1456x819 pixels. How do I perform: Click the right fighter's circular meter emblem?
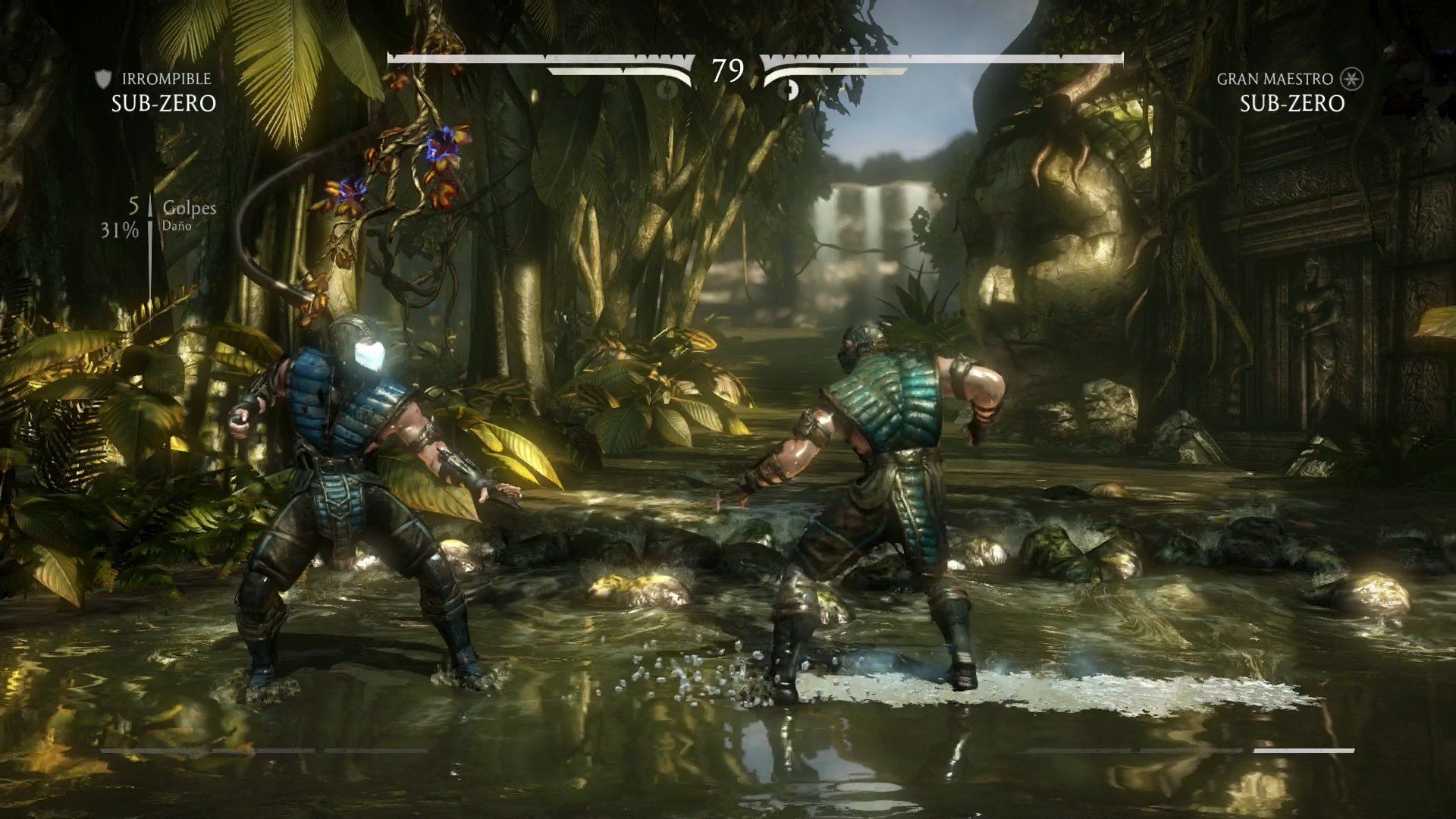point(789,89)
